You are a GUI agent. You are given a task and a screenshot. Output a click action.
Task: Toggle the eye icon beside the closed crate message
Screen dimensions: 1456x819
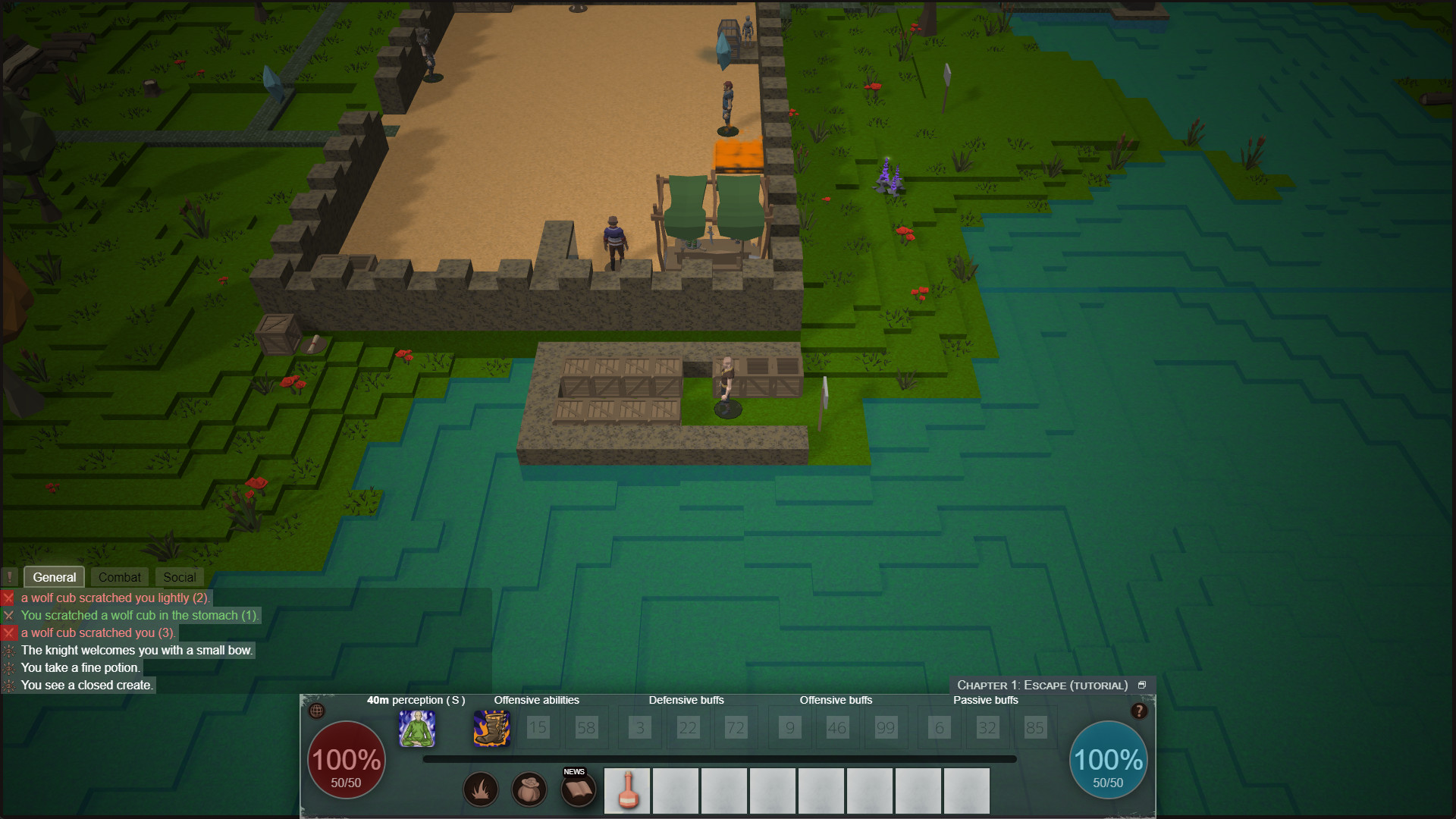[x=9, y=685]
